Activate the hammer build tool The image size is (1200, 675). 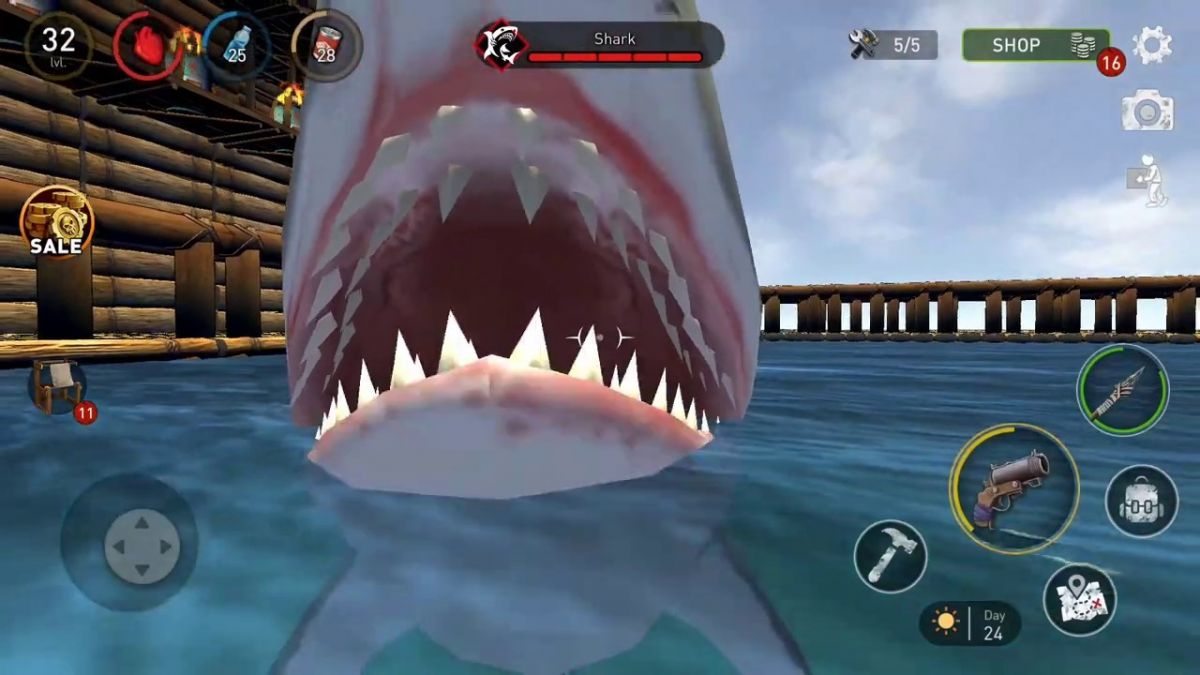(x=890, y=556)
